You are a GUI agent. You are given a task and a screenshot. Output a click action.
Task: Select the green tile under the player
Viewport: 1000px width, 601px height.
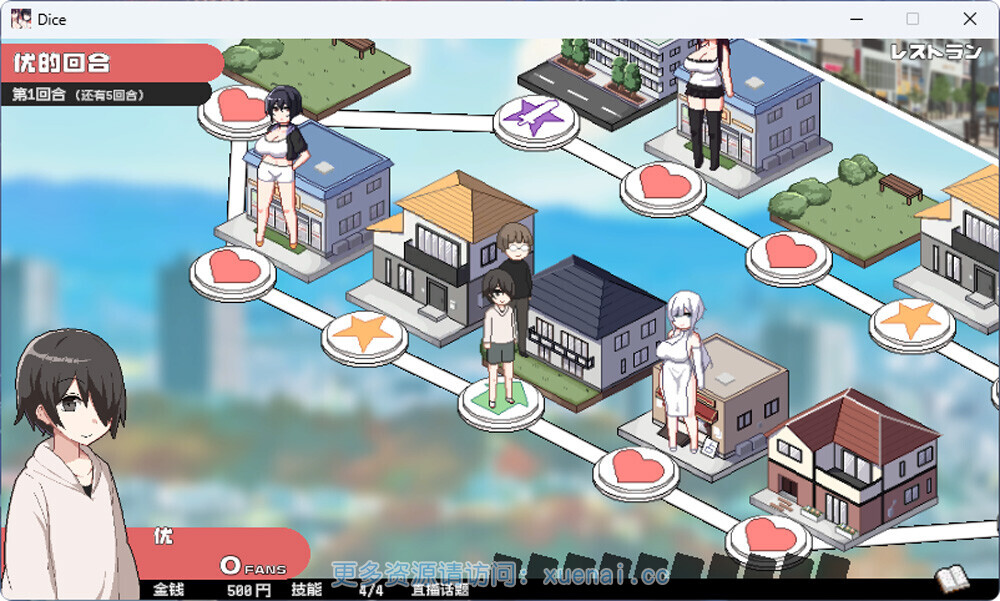tap(500, 399)
